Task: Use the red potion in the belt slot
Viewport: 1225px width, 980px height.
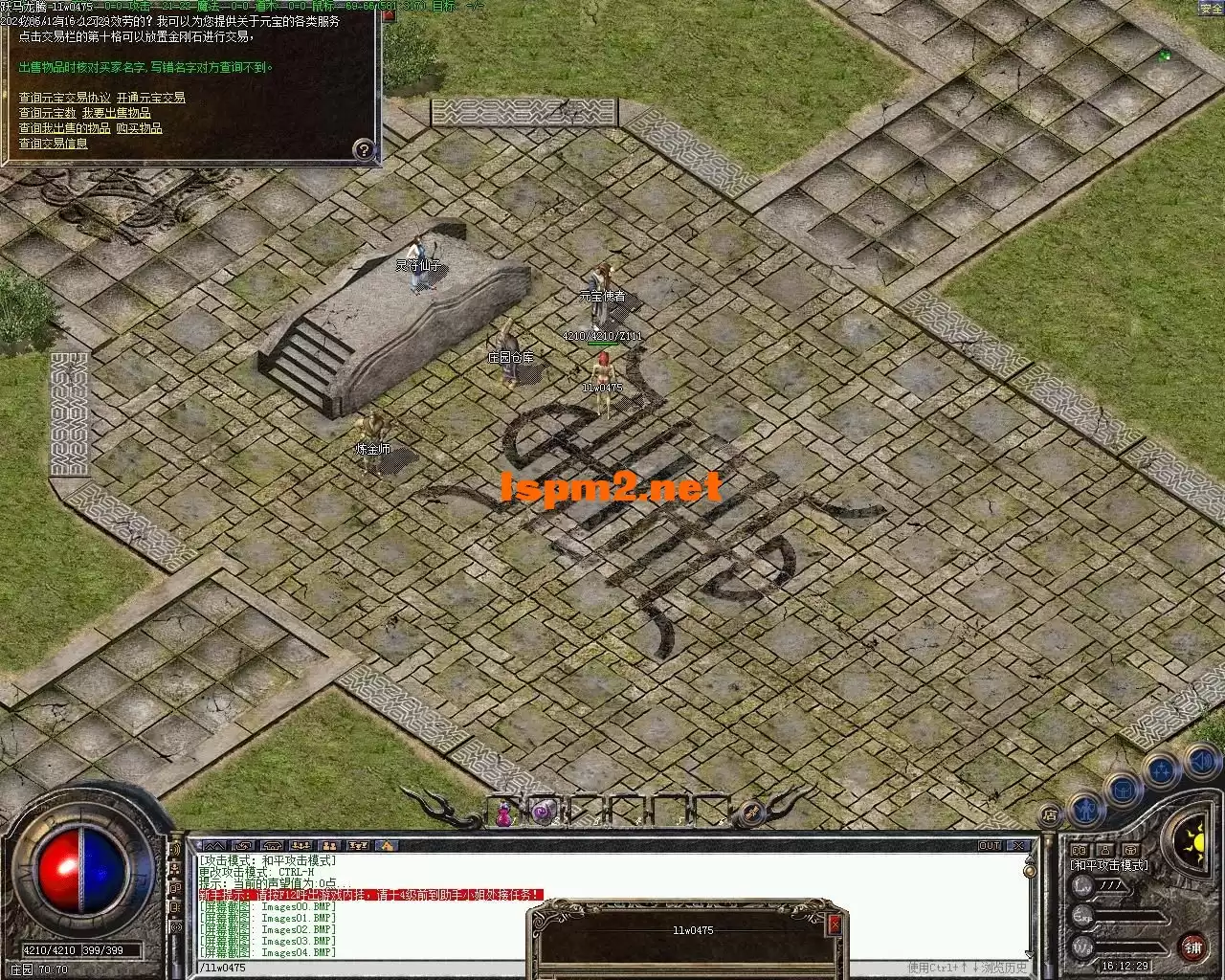Action: 503,814
